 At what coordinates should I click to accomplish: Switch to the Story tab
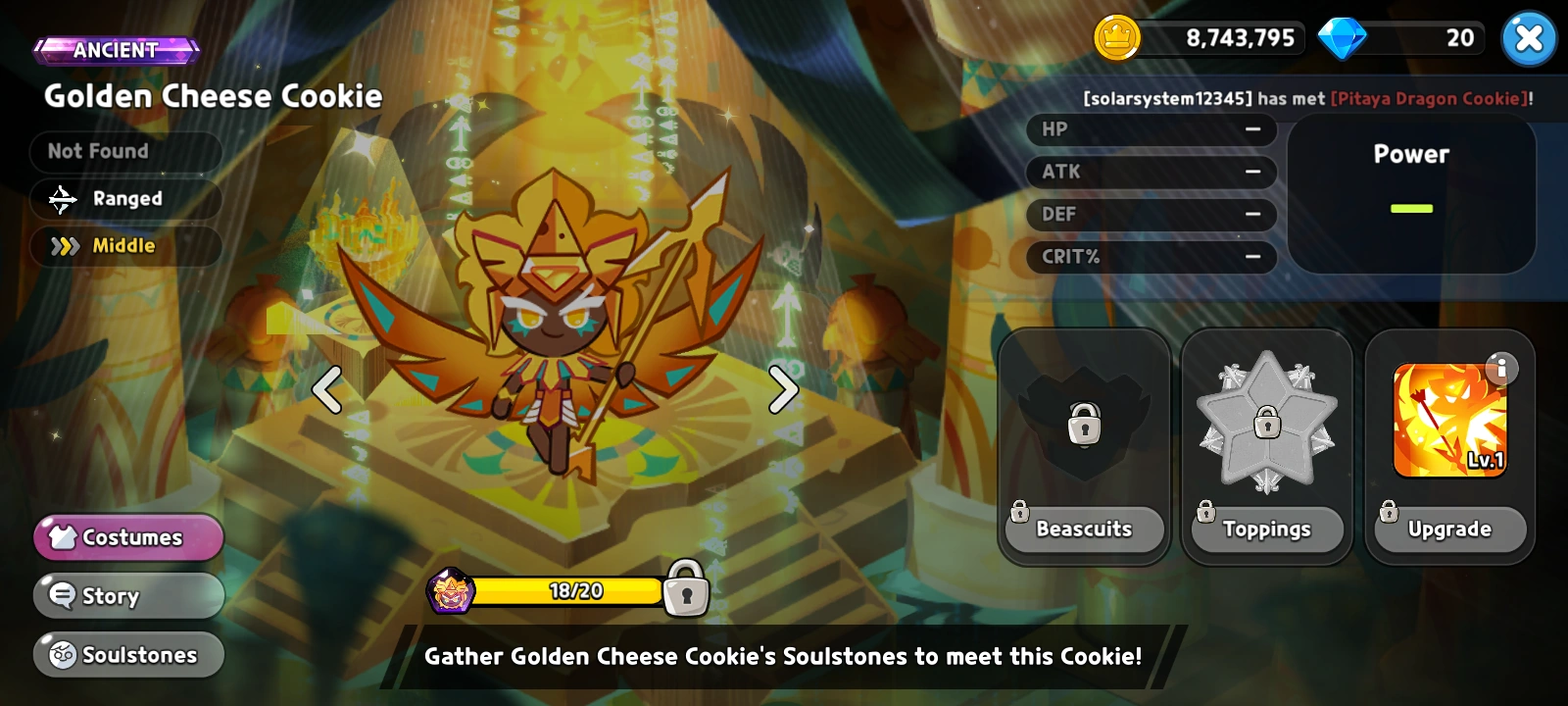point(127,595)
